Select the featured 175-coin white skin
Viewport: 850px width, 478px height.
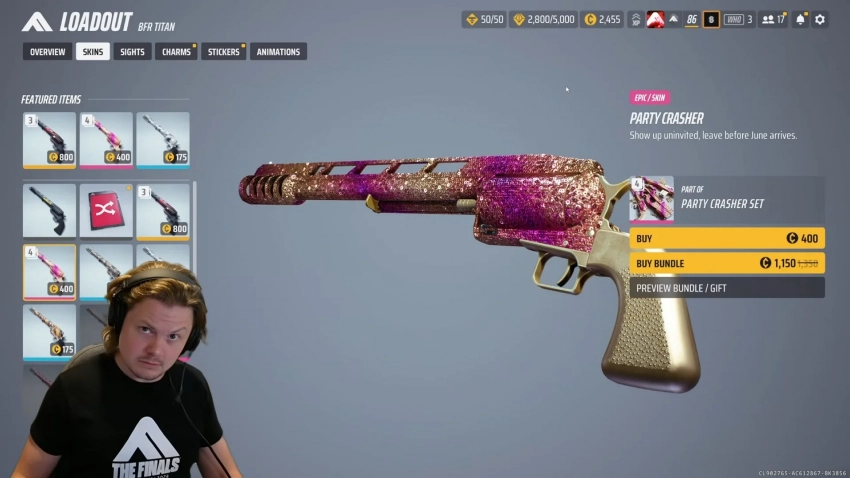pyautogui.click(x=162, y=139)
